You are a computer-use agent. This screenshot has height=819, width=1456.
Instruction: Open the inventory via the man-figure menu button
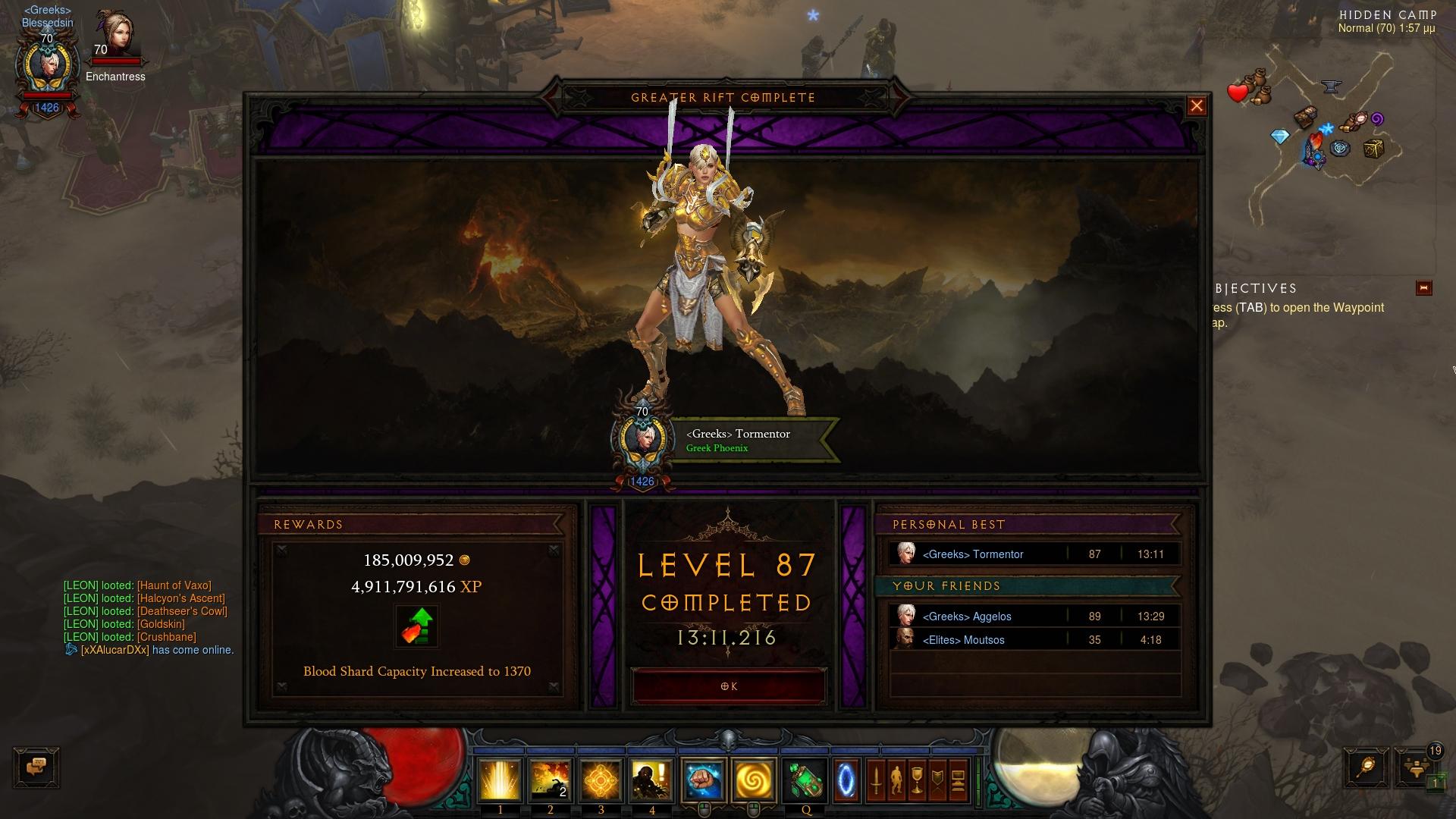pos(896,781)
